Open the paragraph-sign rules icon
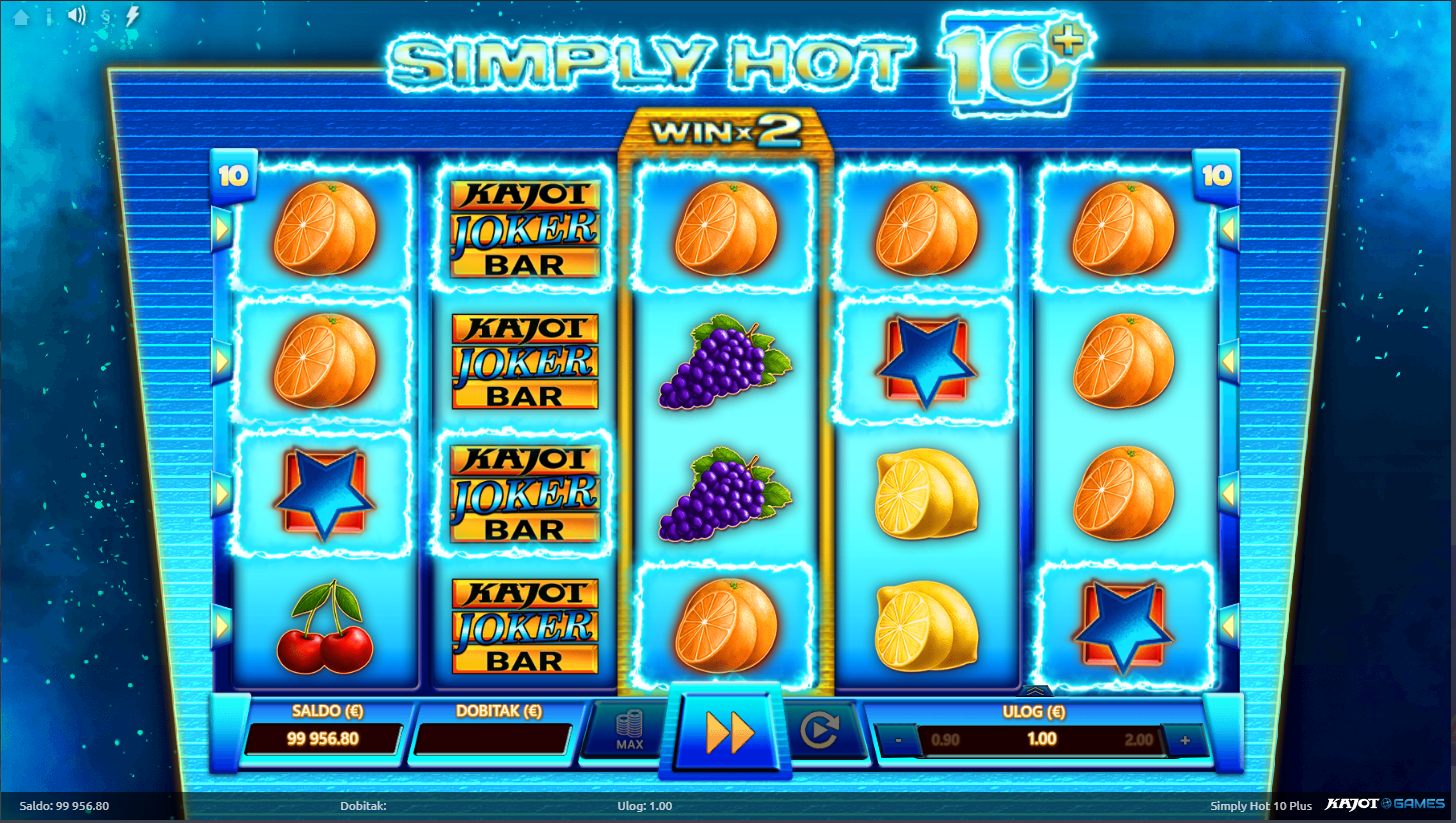 [106, 16]
